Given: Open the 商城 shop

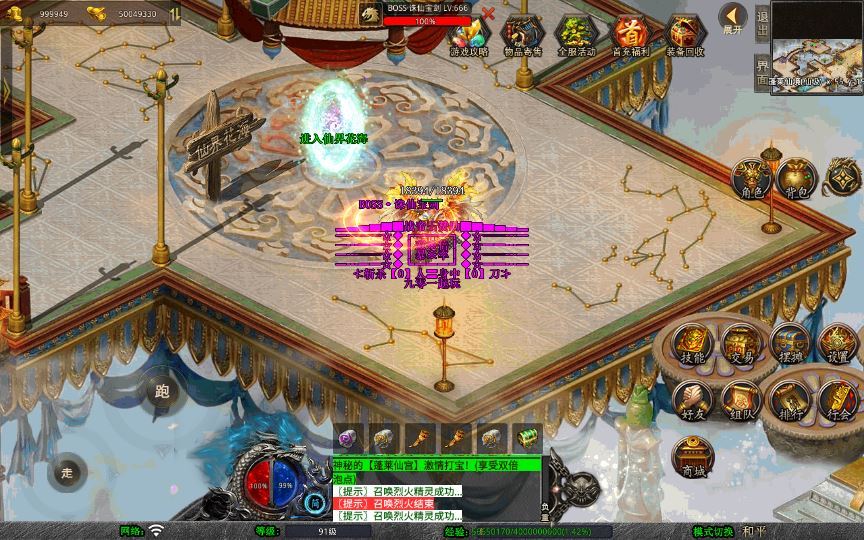Looking at the screenshot, I should (691, 456).
